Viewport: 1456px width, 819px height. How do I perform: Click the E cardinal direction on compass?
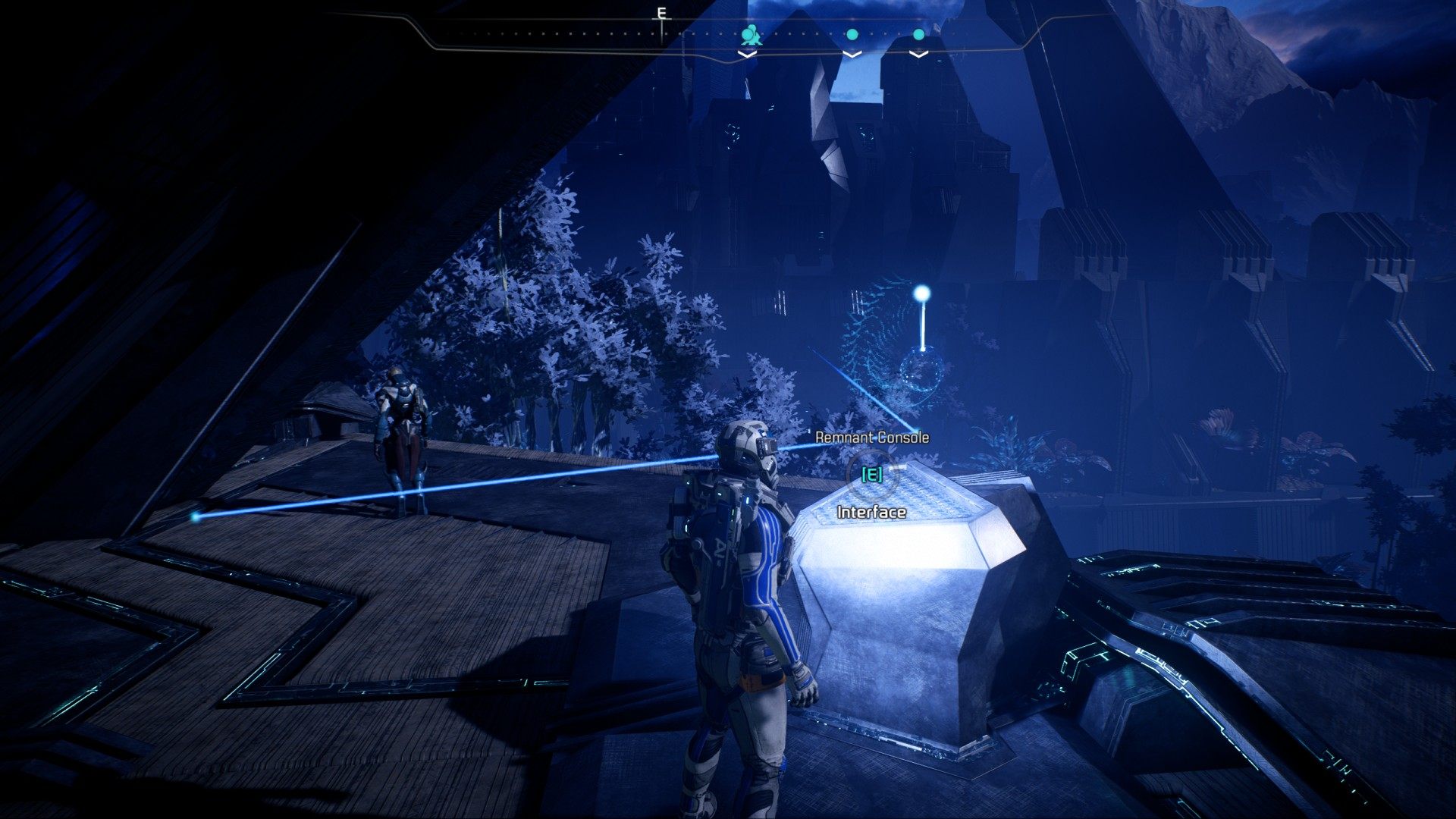pos(661,12)
